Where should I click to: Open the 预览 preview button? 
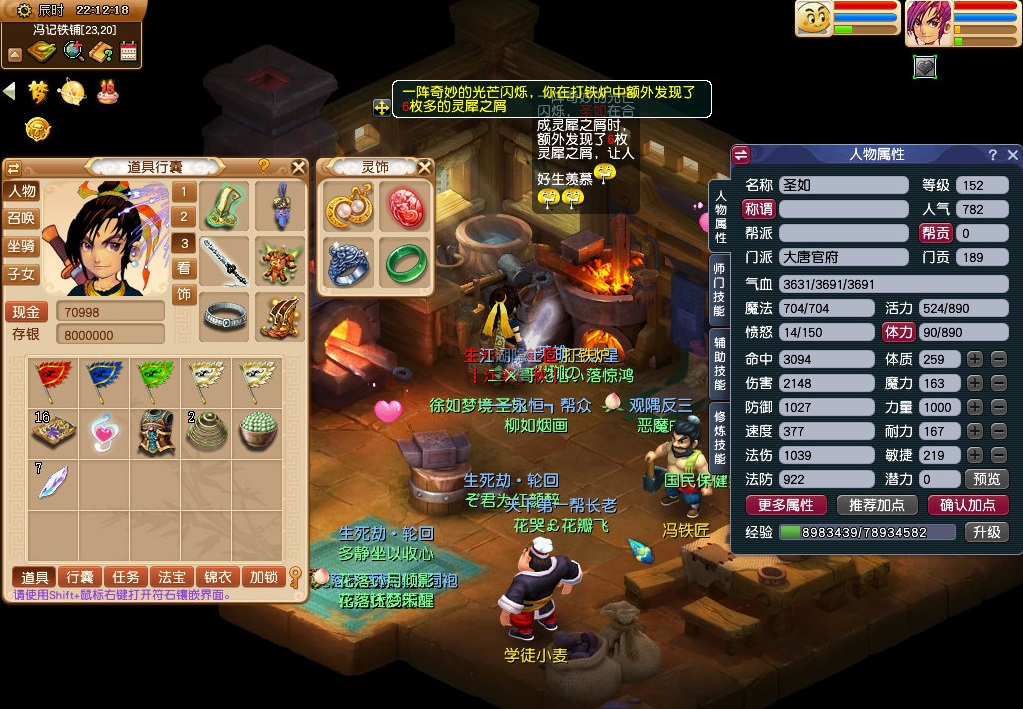pos(985,479)
